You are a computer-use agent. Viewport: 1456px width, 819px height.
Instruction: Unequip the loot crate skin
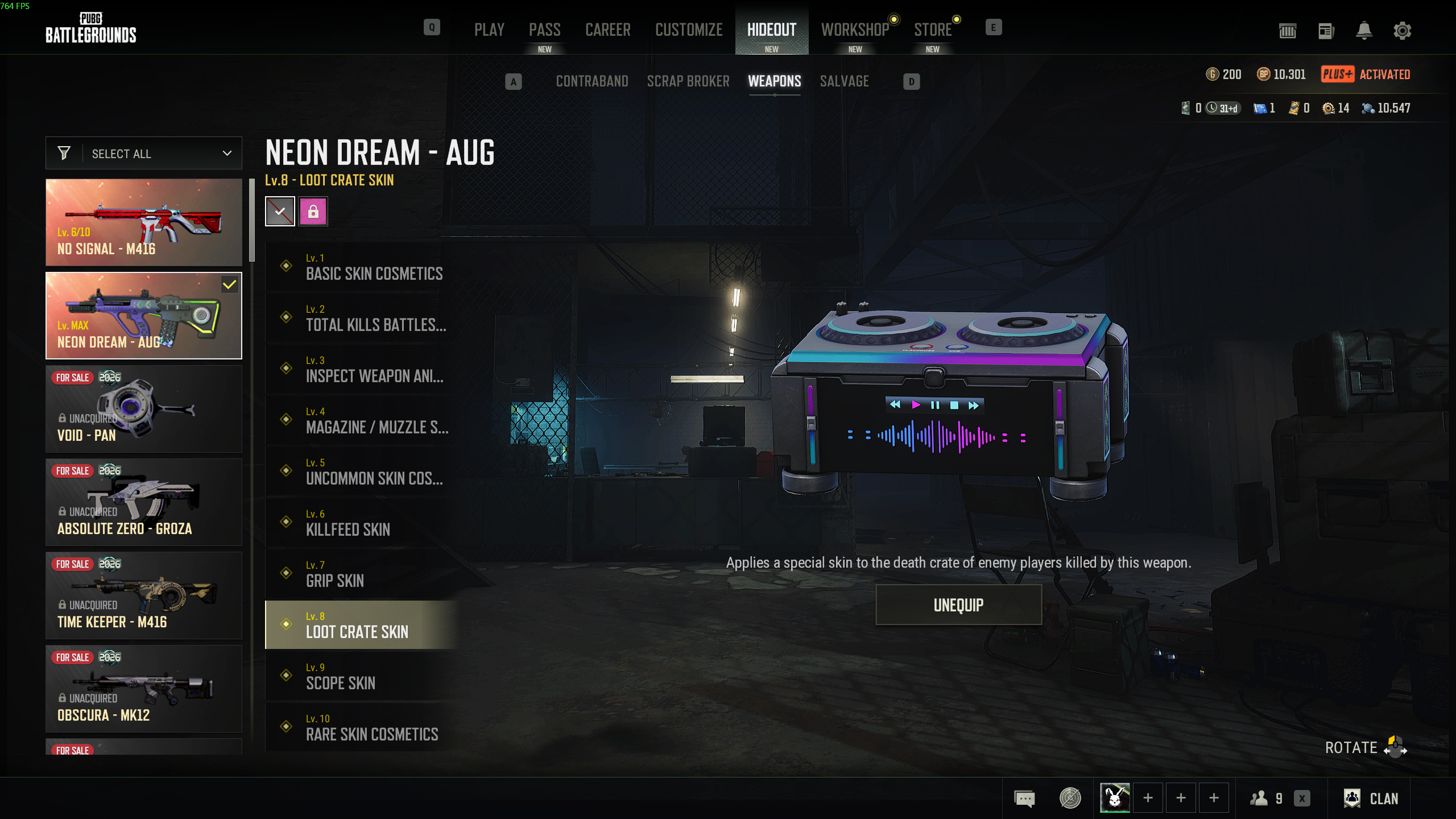click(958, 605)
